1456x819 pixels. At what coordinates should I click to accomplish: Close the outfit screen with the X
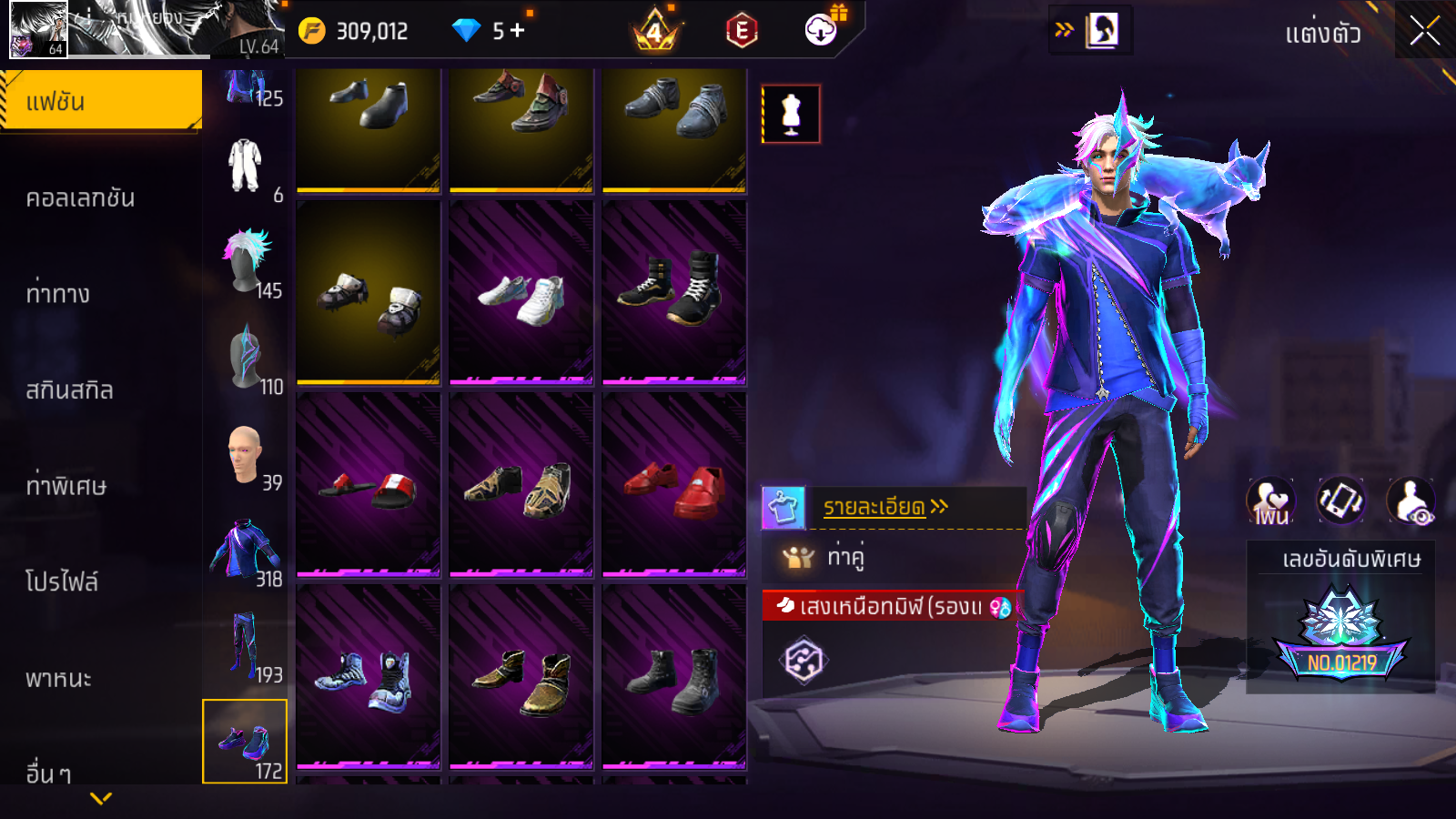(1424, 31)
